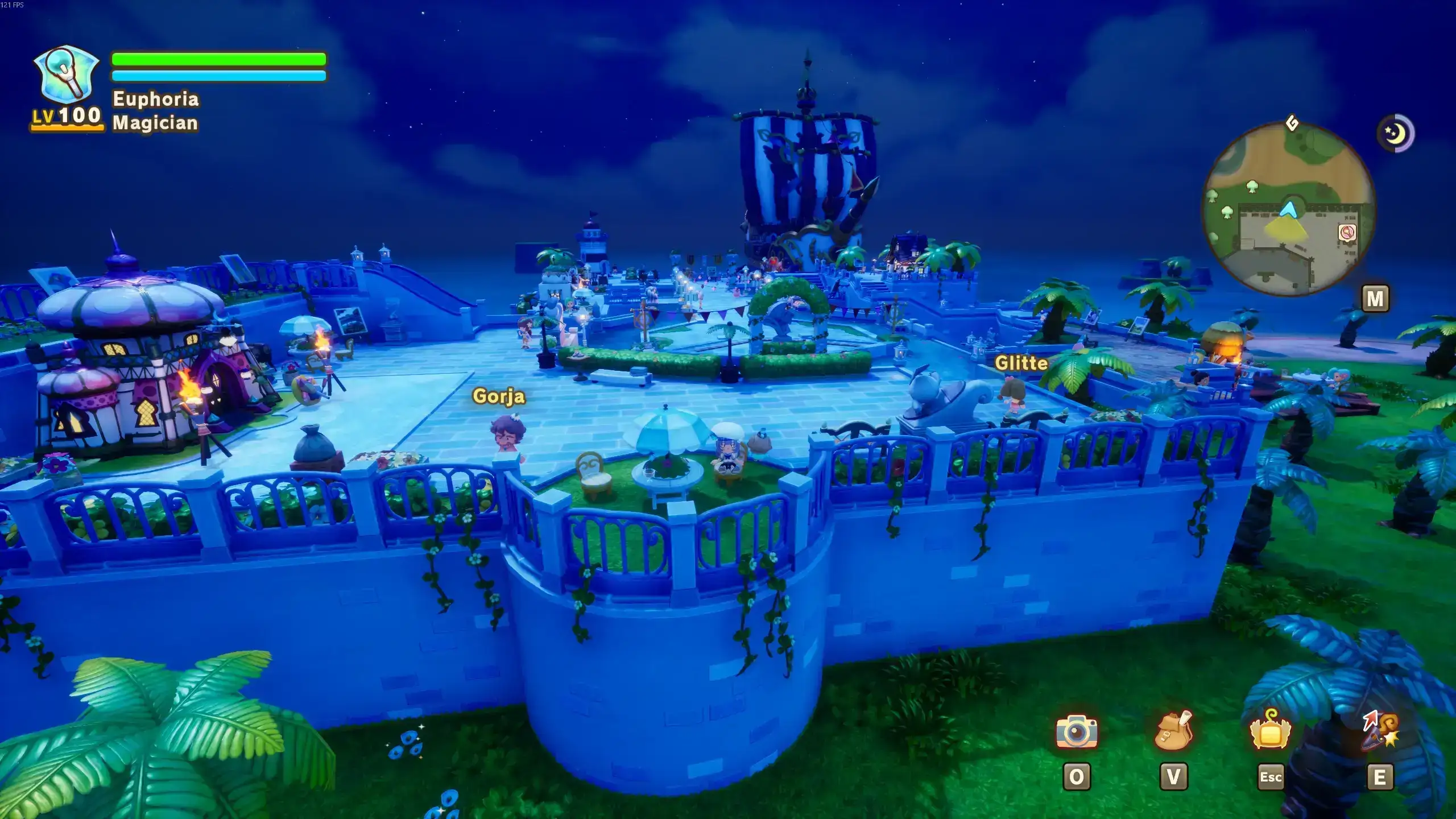Activate the wand tool action icon

point(1380,730)
